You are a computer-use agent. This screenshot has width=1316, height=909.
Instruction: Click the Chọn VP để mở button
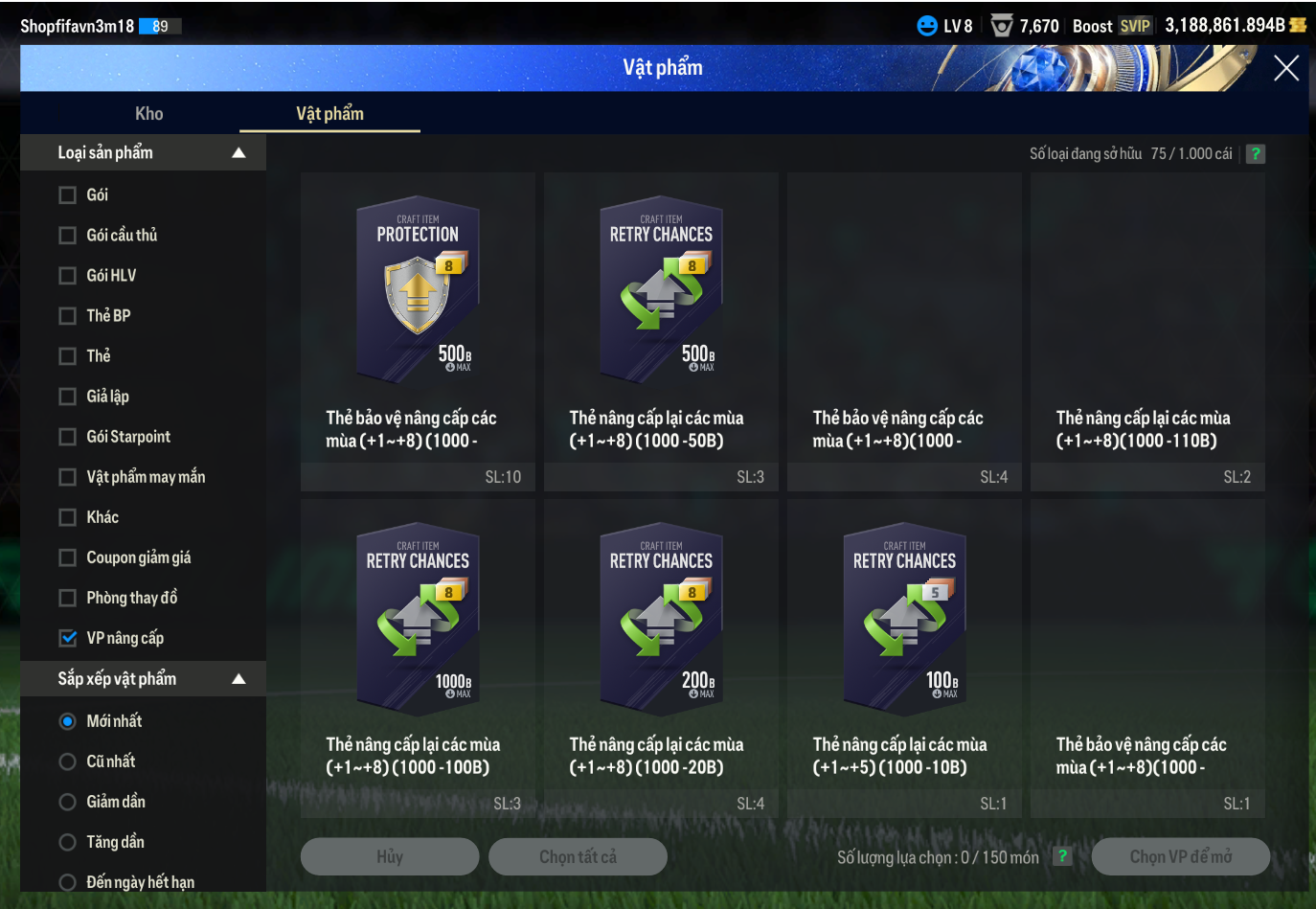coord(1180,856)
